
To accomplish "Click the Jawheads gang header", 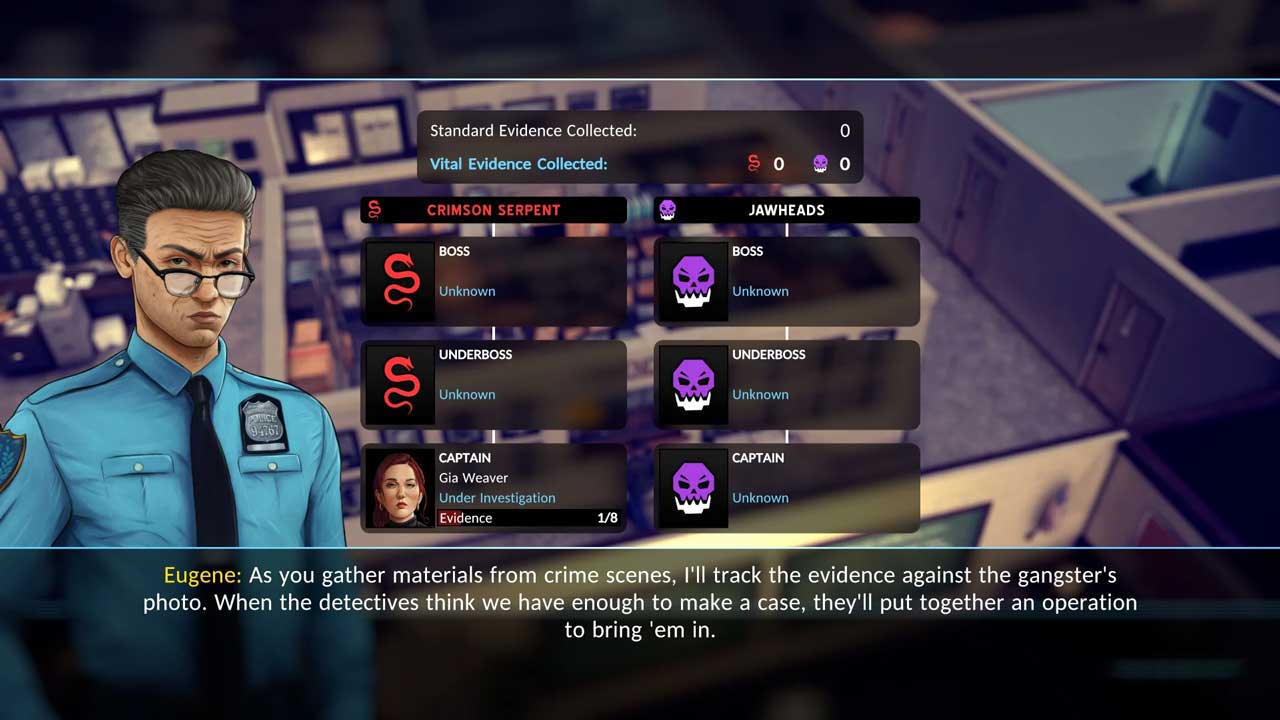I will point(787,210).
